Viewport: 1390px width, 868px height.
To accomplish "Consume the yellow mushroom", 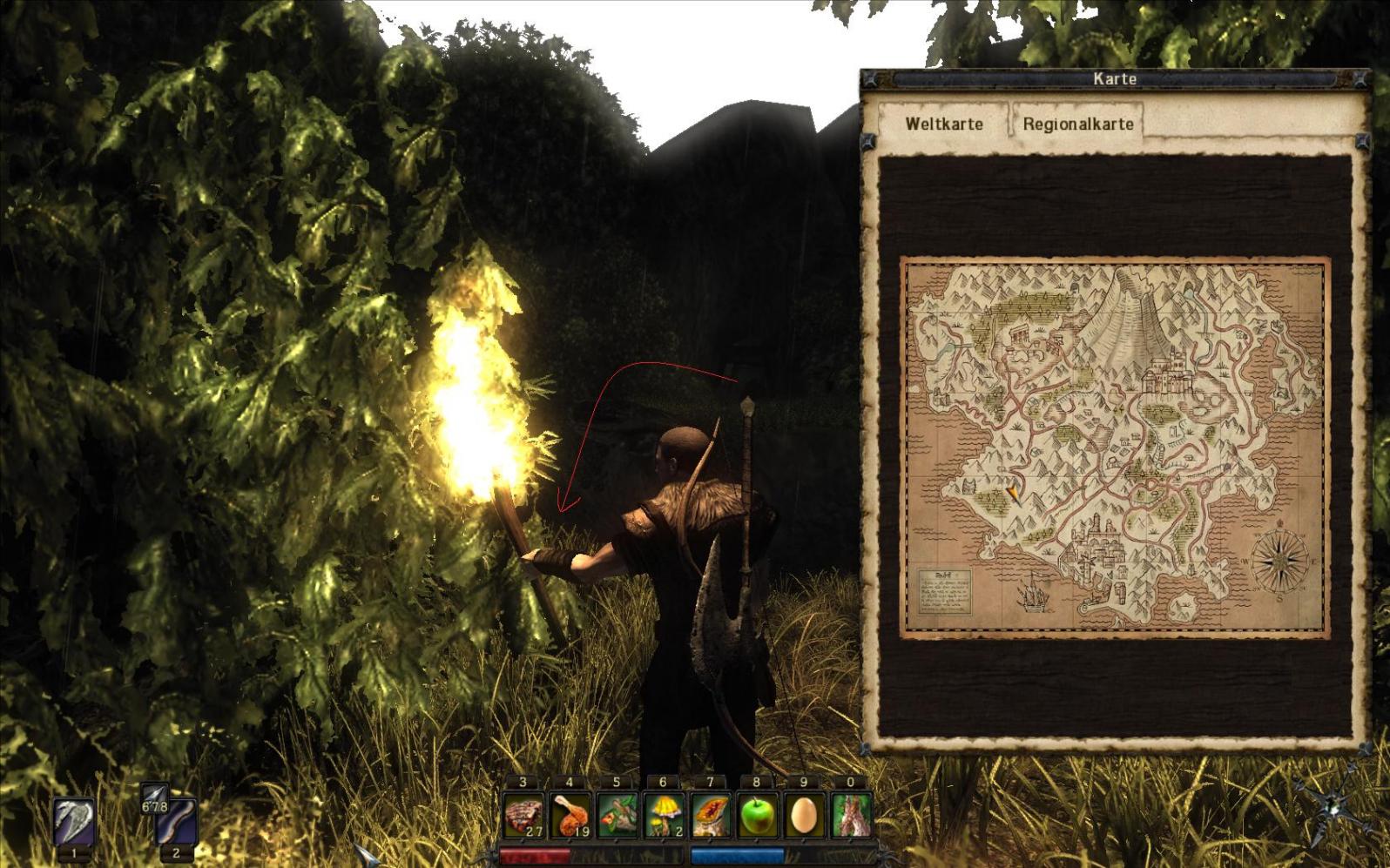I will point(665,816).
